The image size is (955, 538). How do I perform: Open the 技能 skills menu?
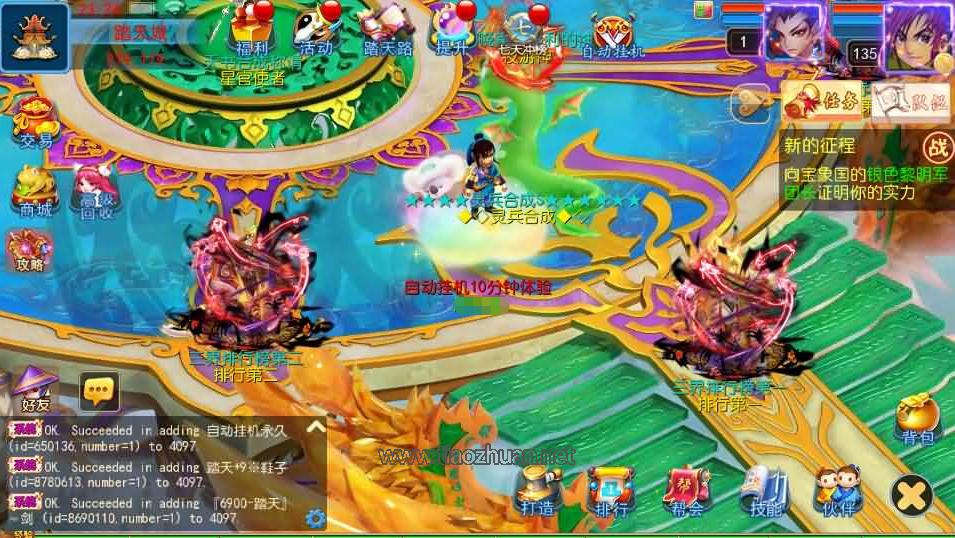click(765, 490)
